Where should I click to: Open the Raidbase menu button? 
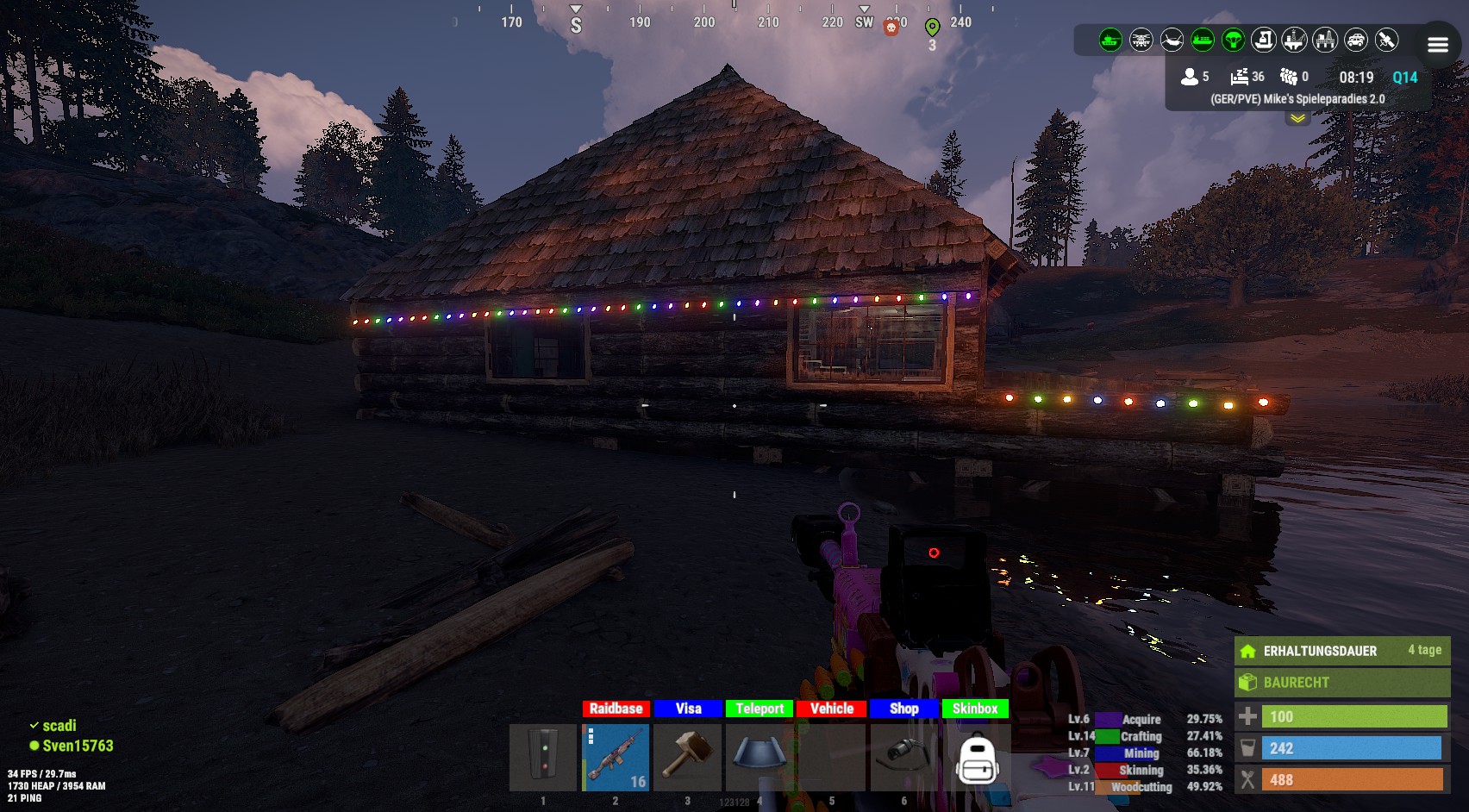pos(616,709)
